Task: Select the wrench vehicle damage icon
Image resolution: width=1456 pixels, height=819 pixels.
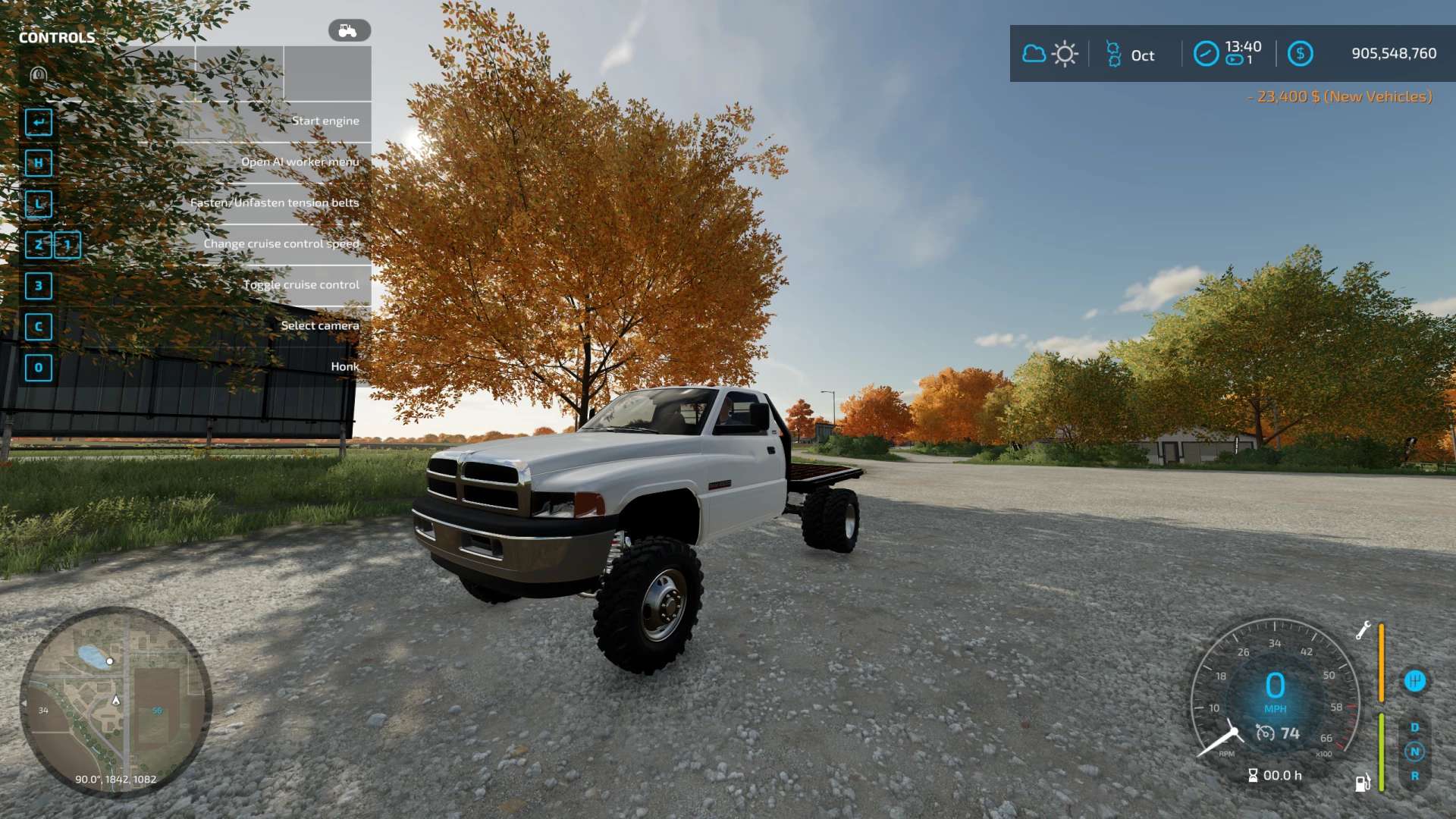Action: click(1363, 630)
